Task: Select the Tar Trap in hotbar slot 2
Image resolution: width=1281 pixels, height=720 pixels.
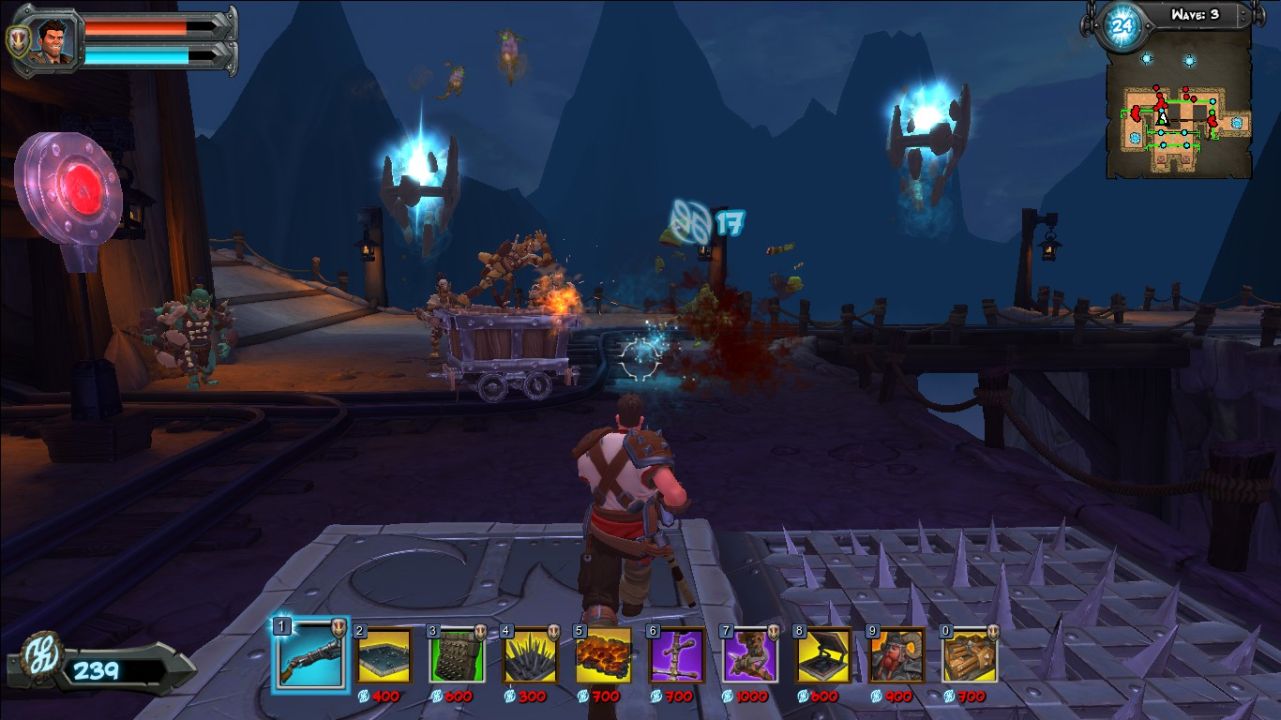Action: [383, 655]
